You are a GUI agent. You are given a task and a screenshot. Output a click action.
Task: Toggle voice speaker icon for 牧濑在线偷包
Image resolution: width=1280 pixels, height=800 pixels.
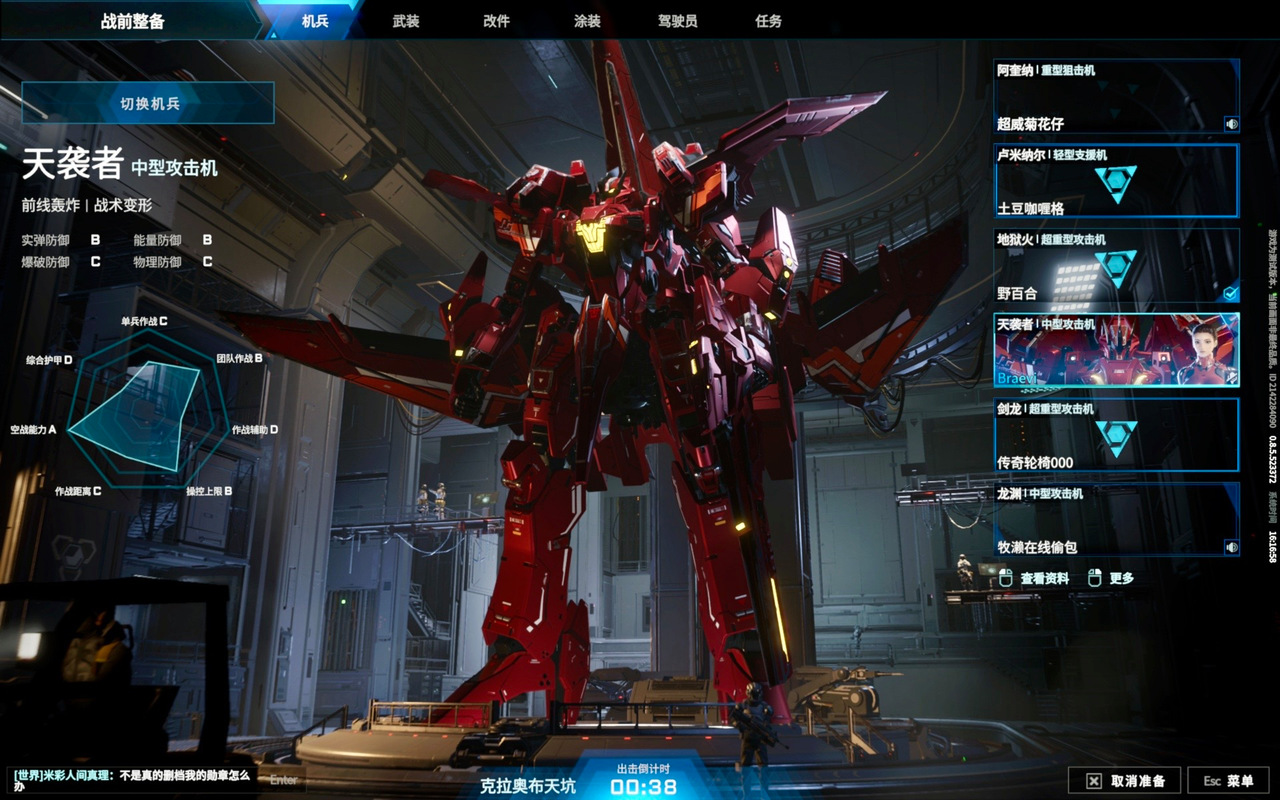tap(1231, 547)
